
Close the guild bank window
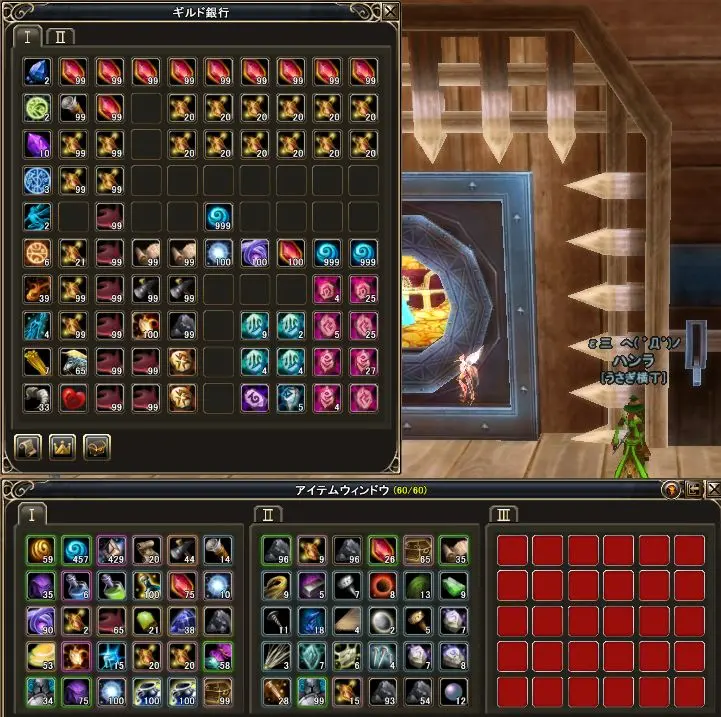pos(389,11)
